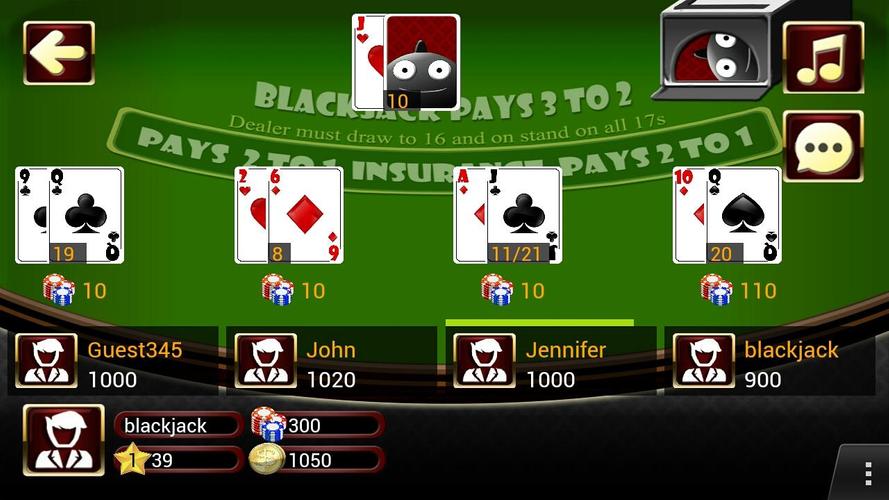This screenshot has height=500, width=889.
Task: Select the blackjack player panel with 900
Action: pos(769,361)
